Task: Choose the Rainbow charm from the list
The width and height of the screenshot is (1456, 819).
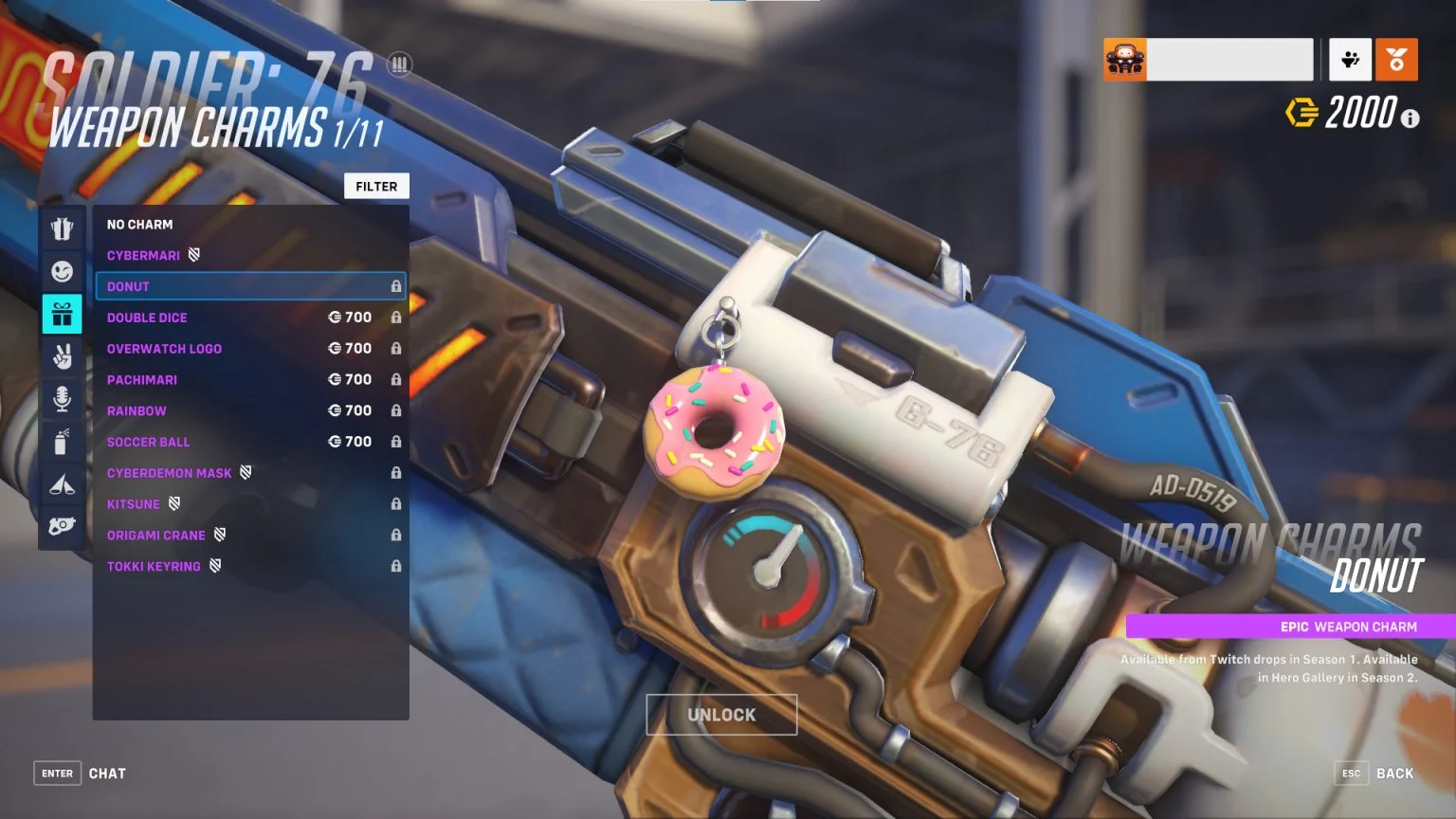Action: (x=136, y=410)
